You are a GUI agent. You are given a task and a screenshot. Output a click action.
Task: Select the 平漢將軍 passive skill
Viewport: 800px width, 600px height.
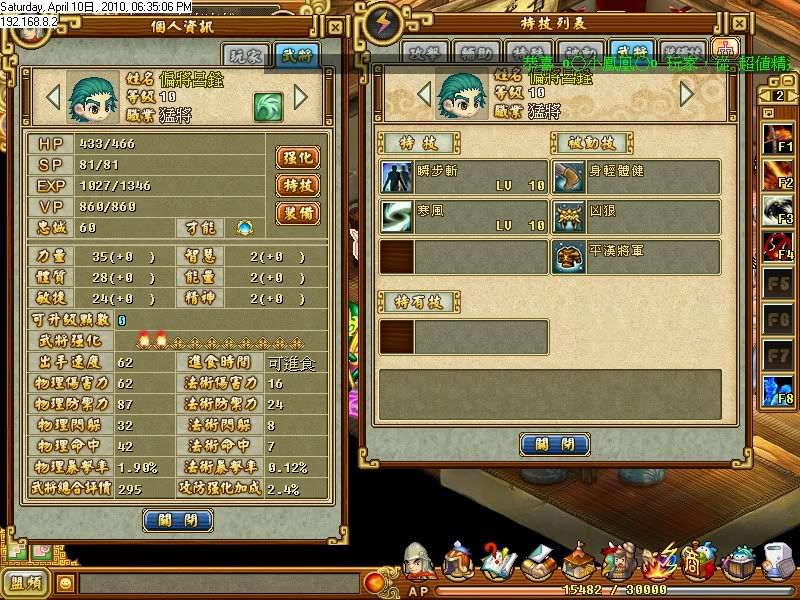pyautogui.click(x=636, y=257)
